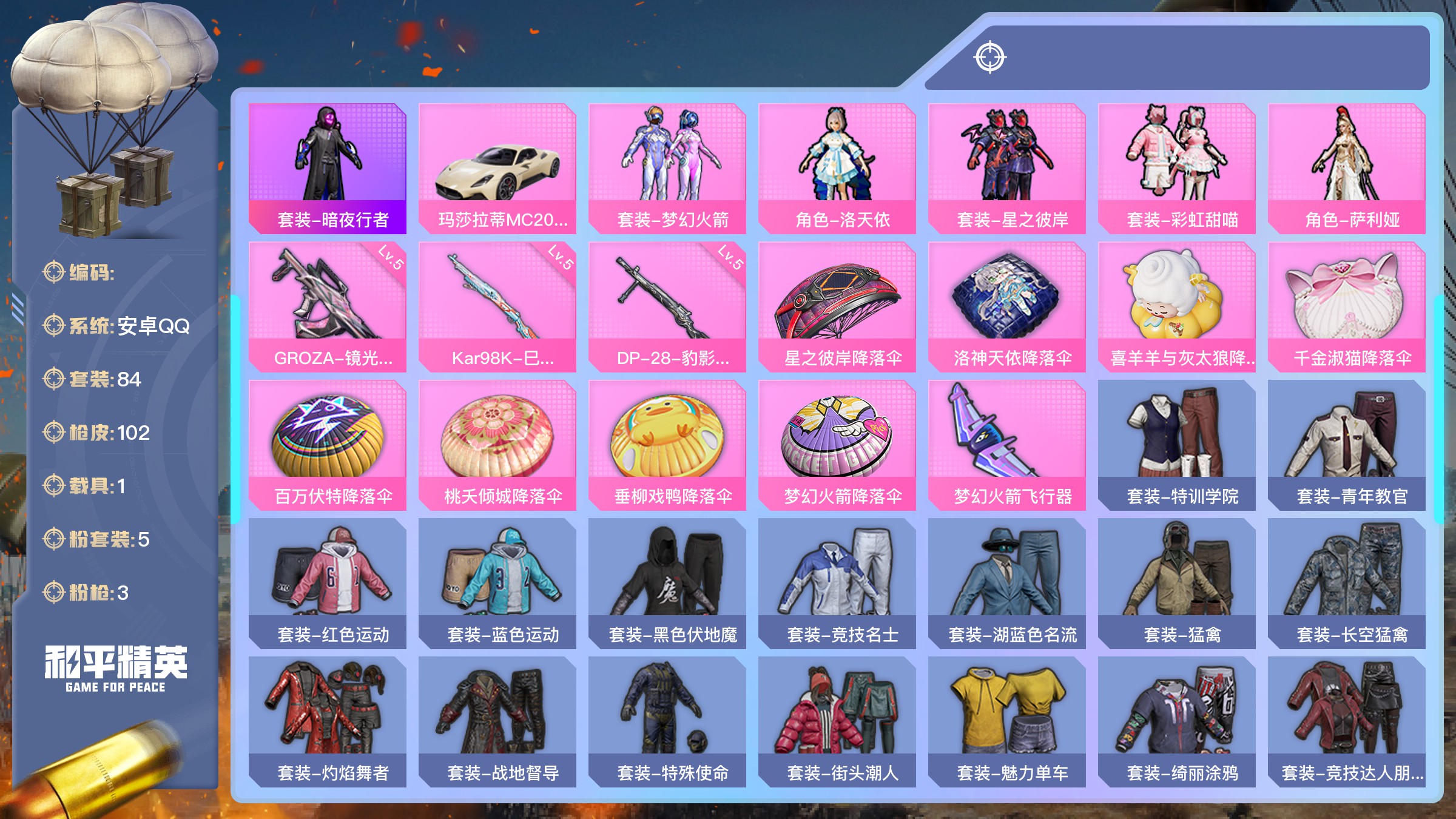
Task: Choose the 角色-萨利娅 character tile
Action: coord(1346,168)
